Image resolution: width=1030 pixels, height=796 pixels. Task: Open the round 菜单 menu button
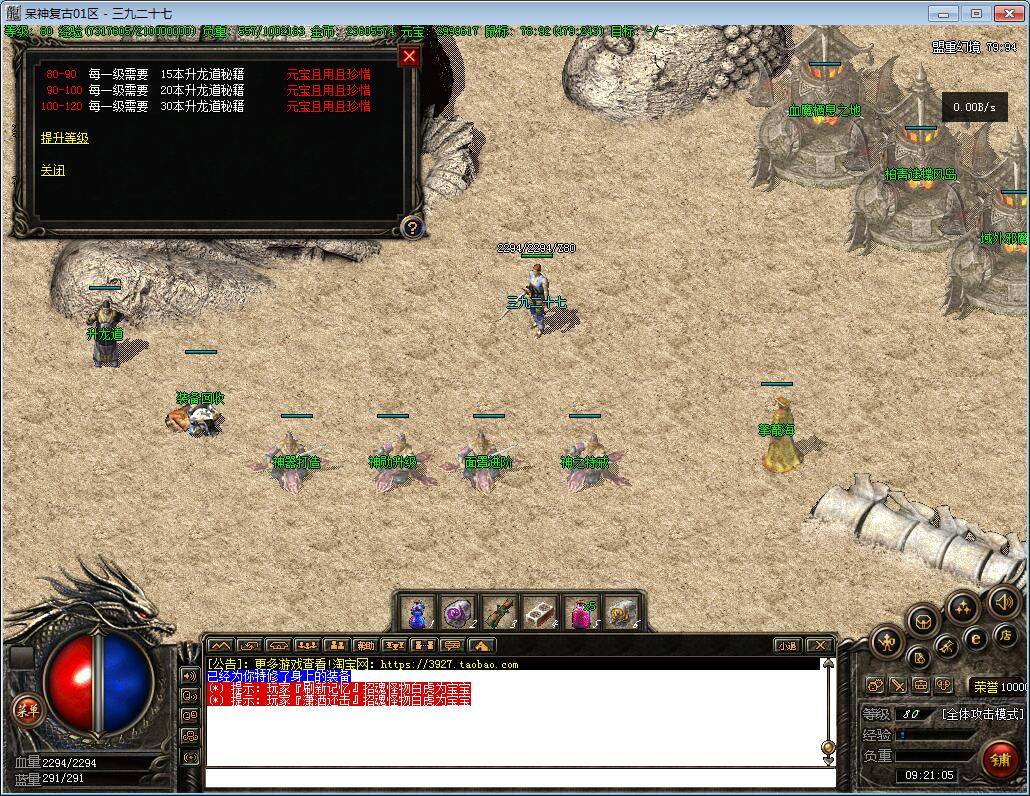[x=27, y=710]
